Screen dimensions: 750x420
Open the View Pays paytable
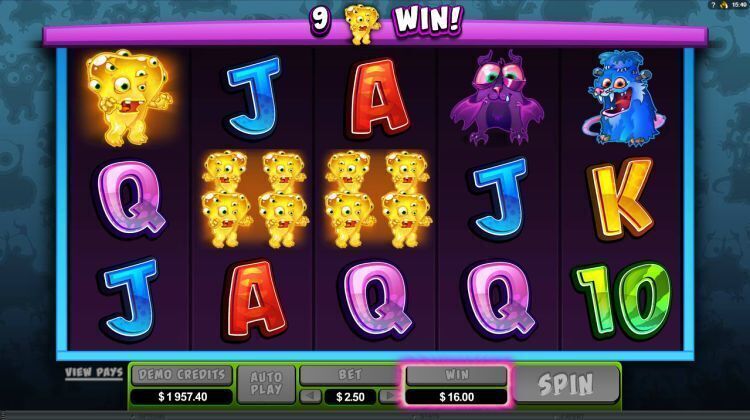94,373
